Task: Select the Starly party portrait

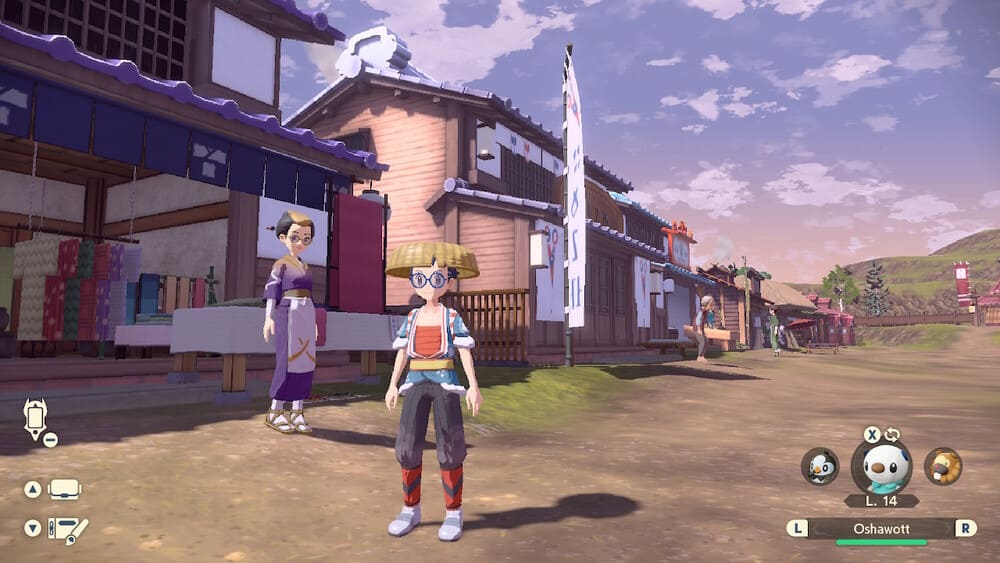Action: [x=820, y=466]
